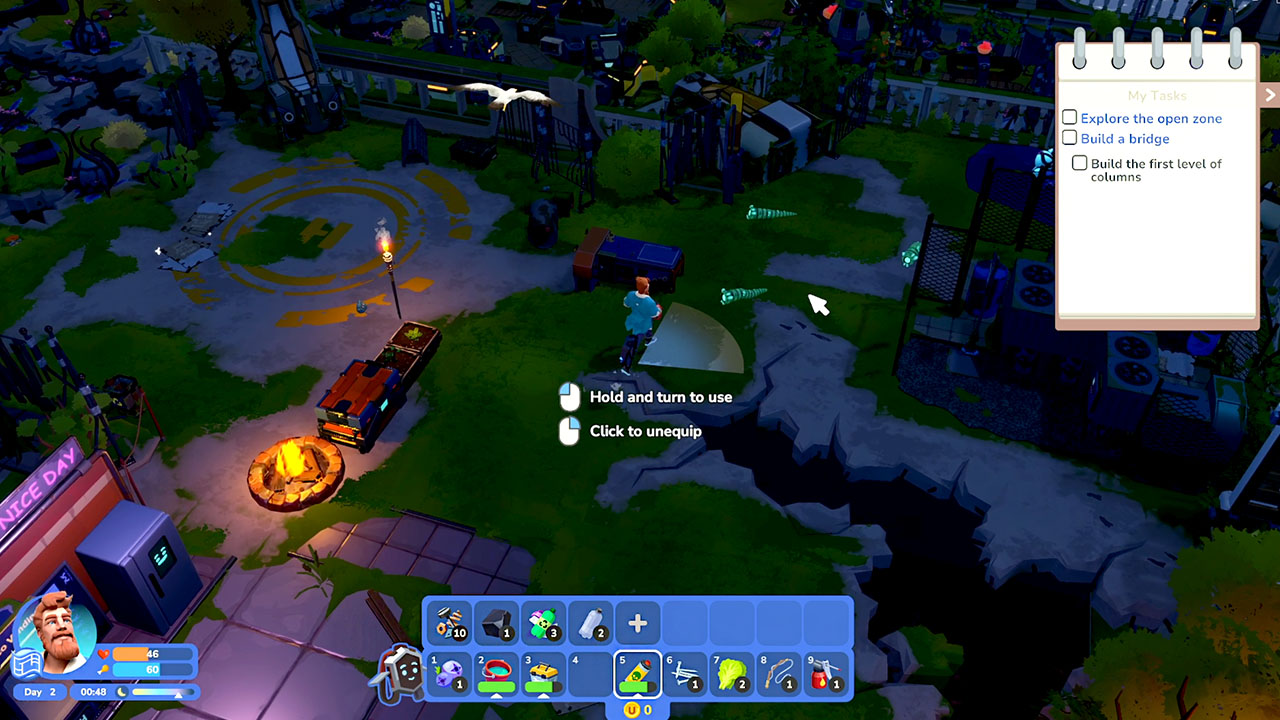The width and height of the screenshot is (1280, 720).
Task: Select the black coal chunk slot
Action: 496,624
